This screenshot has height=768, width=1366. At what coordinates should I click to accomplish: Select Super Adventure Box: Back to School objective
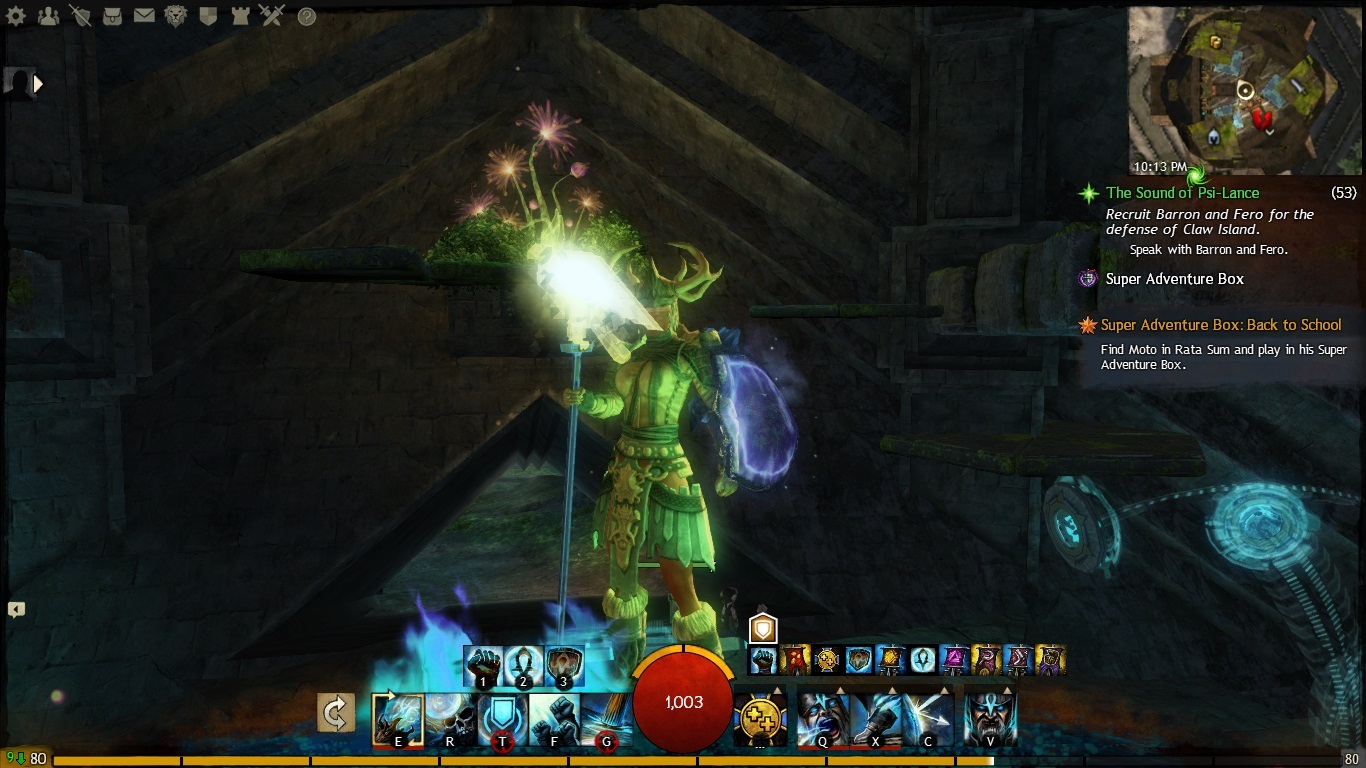[x=1220, y=325]
